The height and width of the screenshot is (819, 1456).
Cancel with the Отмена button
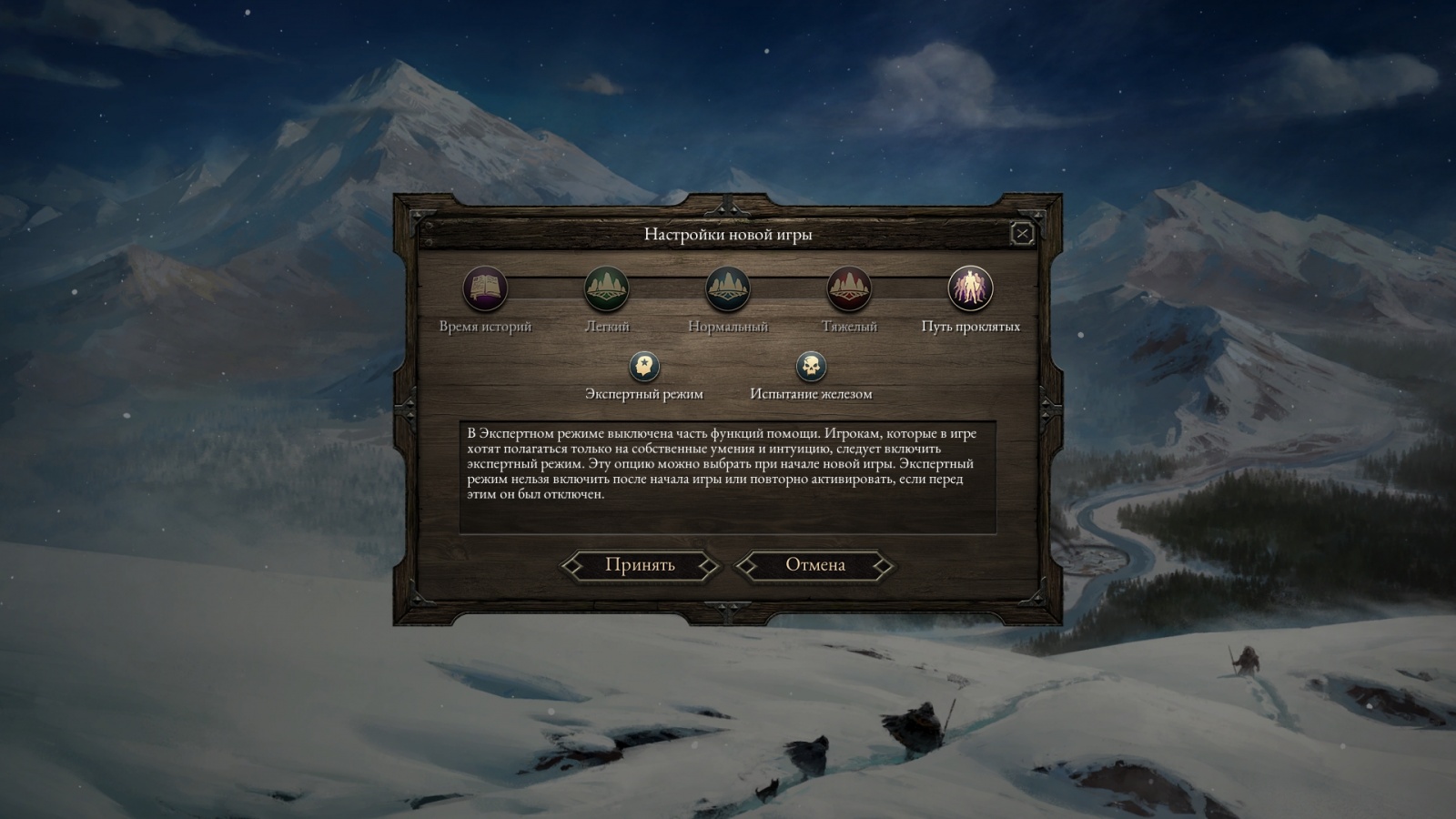815,565
